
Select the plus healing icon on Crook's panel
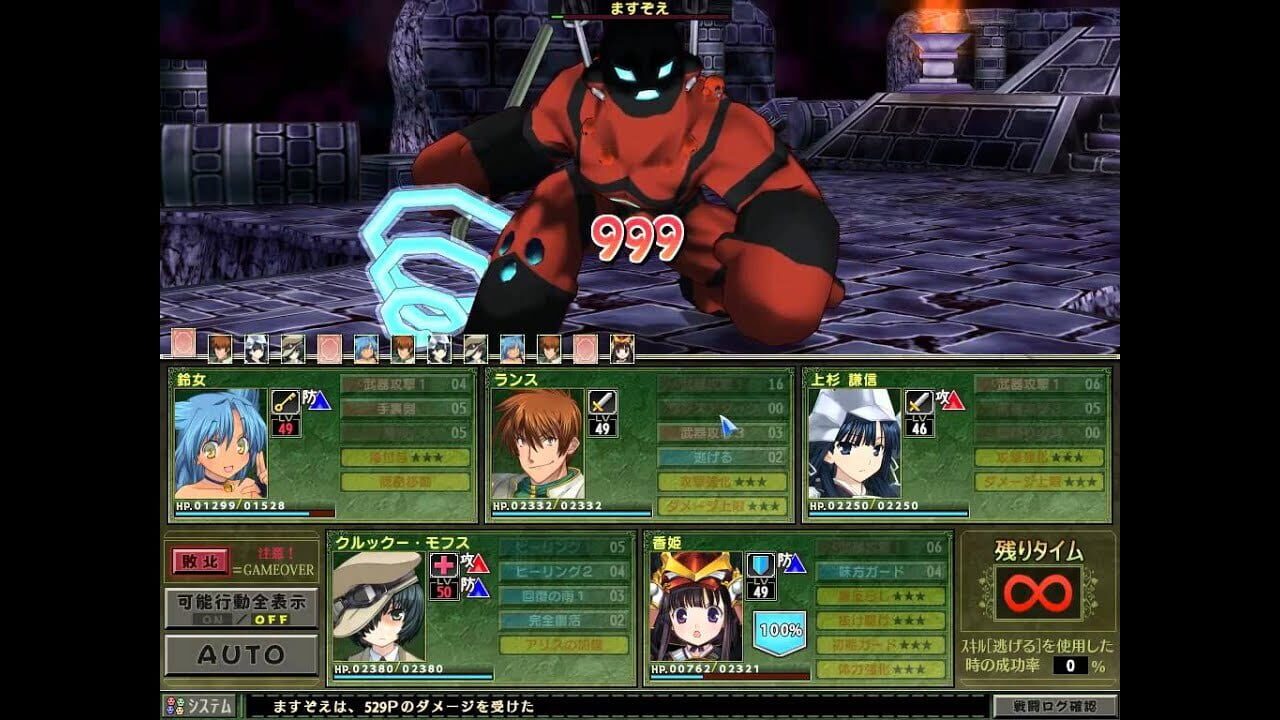pos(443,567)
